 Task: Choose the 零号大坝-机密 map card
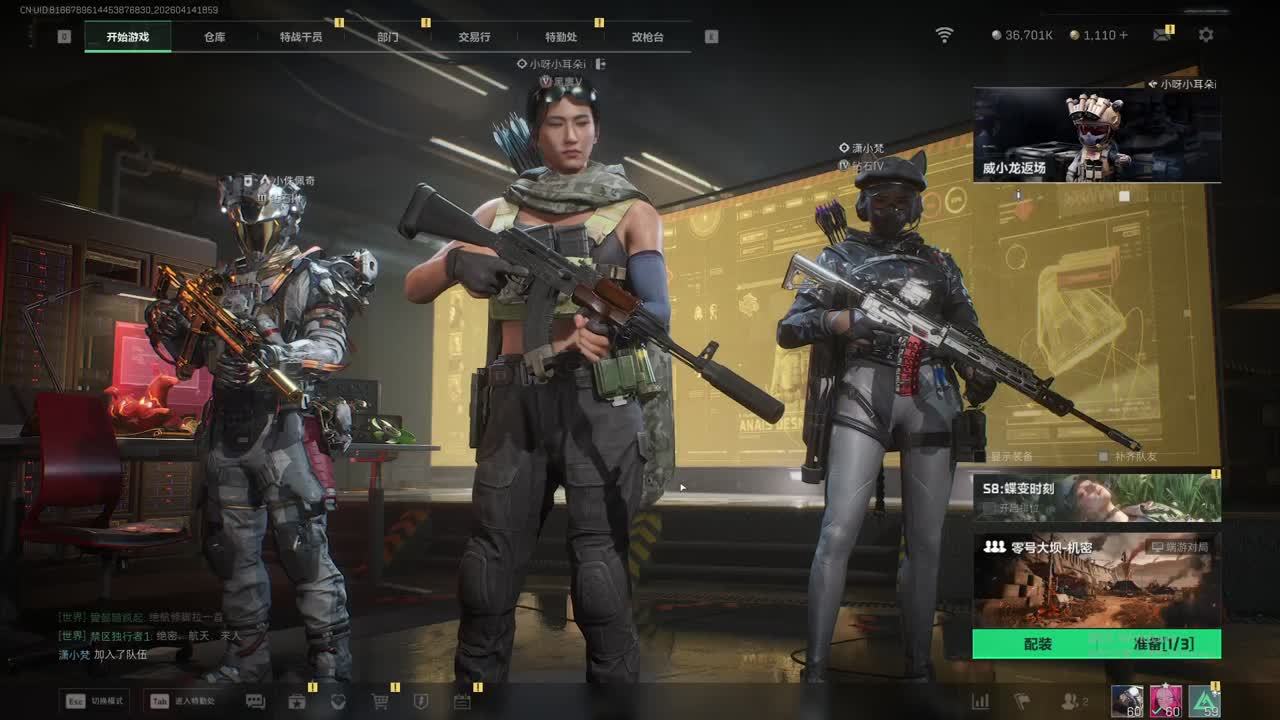click(1096, 580)
